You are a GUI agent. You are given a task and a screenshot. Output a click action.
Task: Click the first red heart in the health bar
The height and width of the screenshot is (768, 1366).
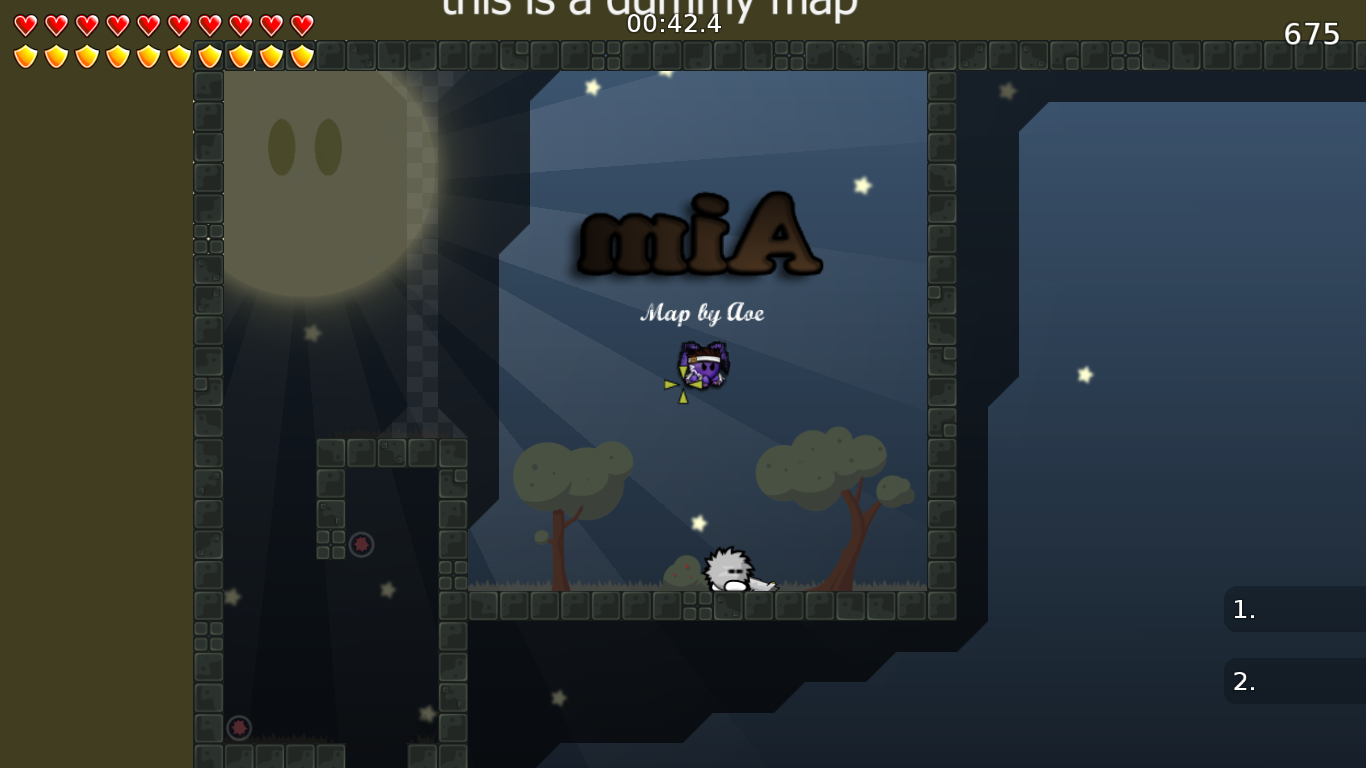(x=25, y=26)
